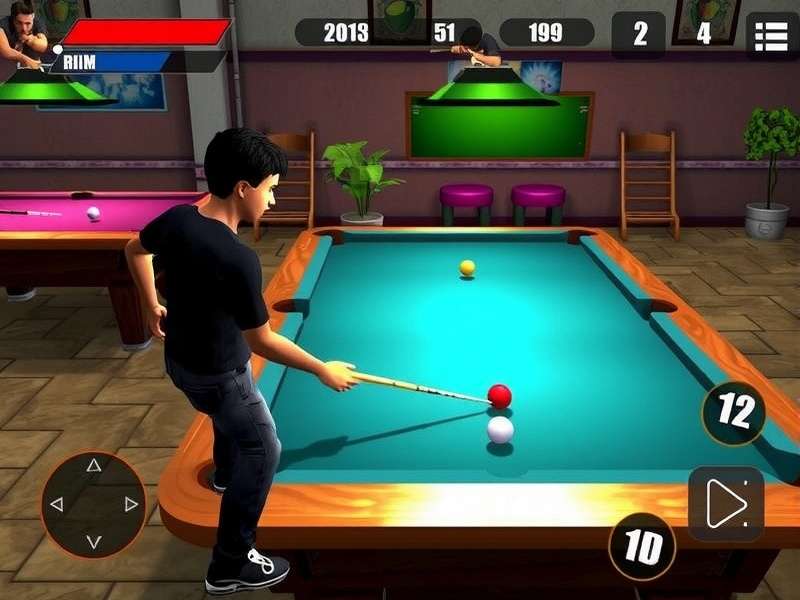Tap the down arrow on the D-pad
Image resolution: width=800 pixels, height=600 pixels.
click(93, 542)
